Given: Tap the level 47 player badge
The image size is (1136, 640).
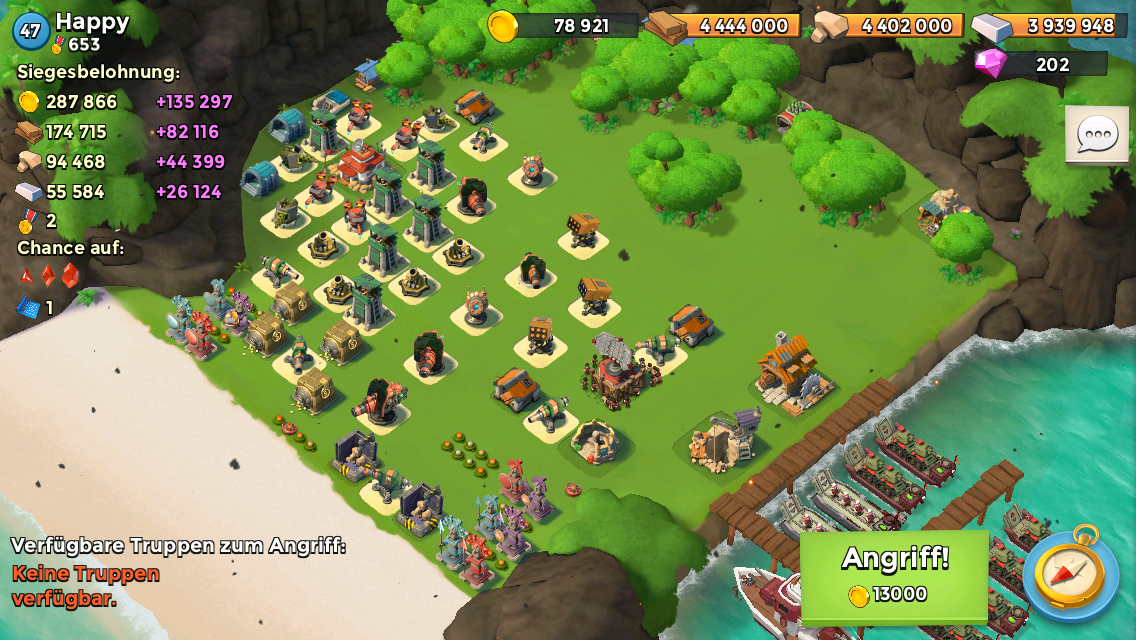Looking at the screenshot, I should pyautogui.click(x=31, y=31).
